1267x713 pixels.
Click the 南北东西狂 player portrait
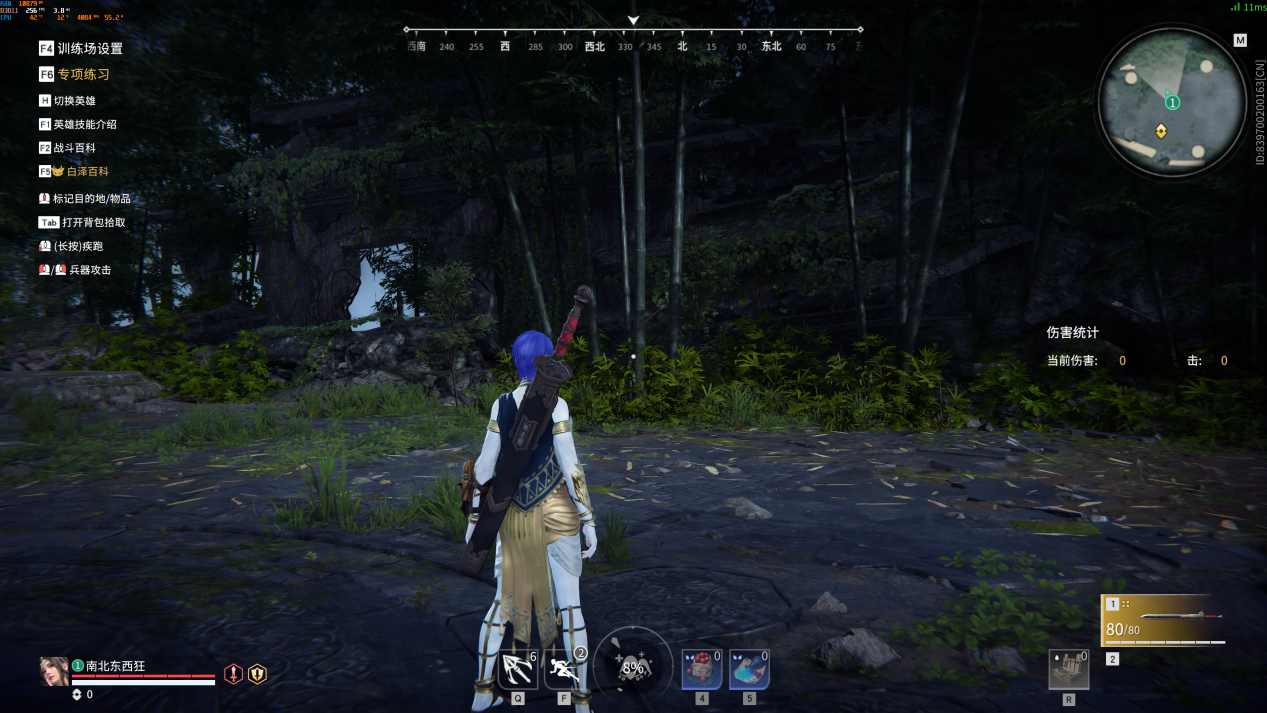coord(54,671)
